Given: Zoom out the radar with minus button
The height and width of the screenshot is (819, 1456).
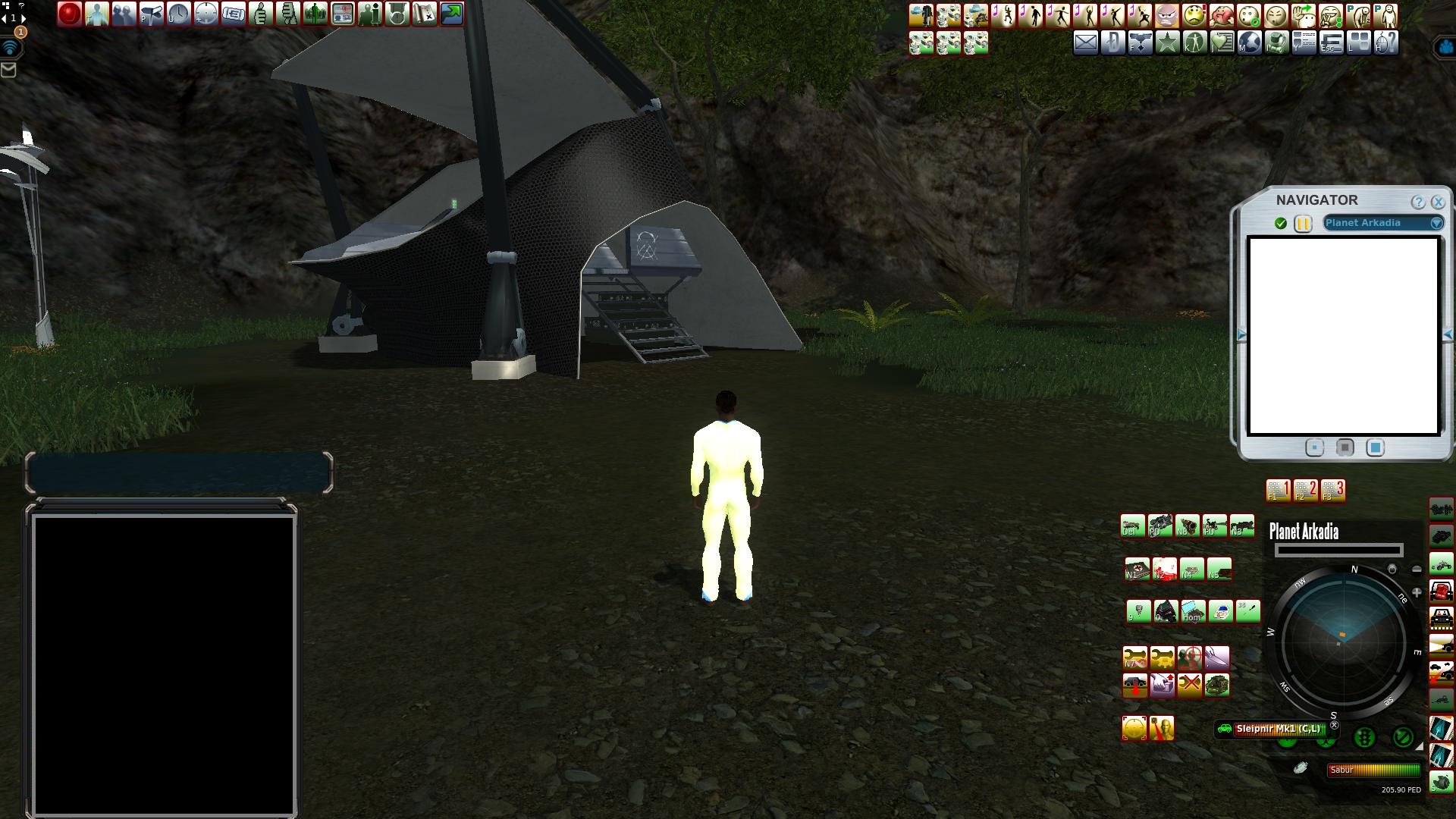Looking at the screenshot, I should (x=1417, y=569).
